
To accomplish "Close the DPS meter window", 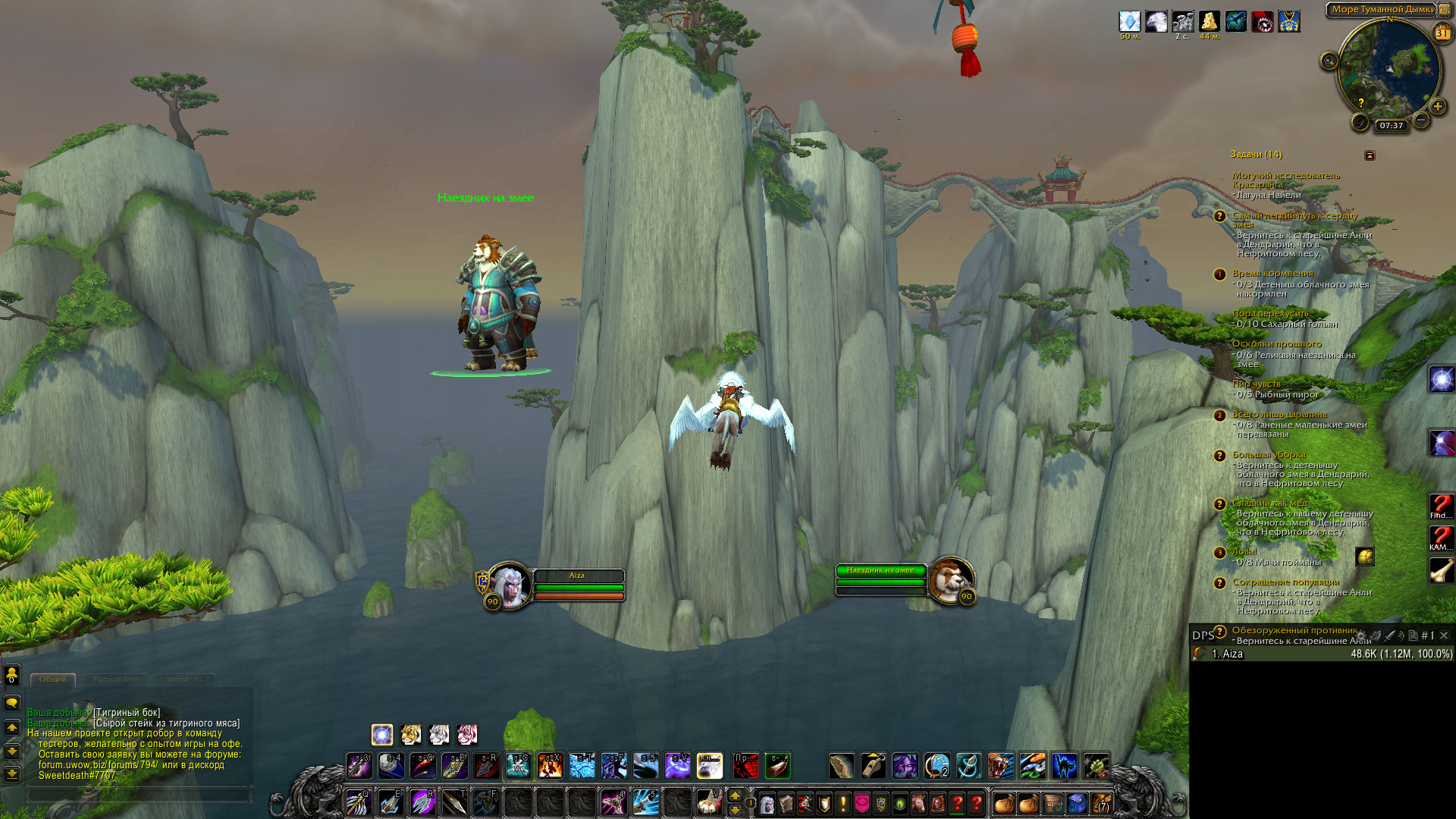I will (1444, 635).
